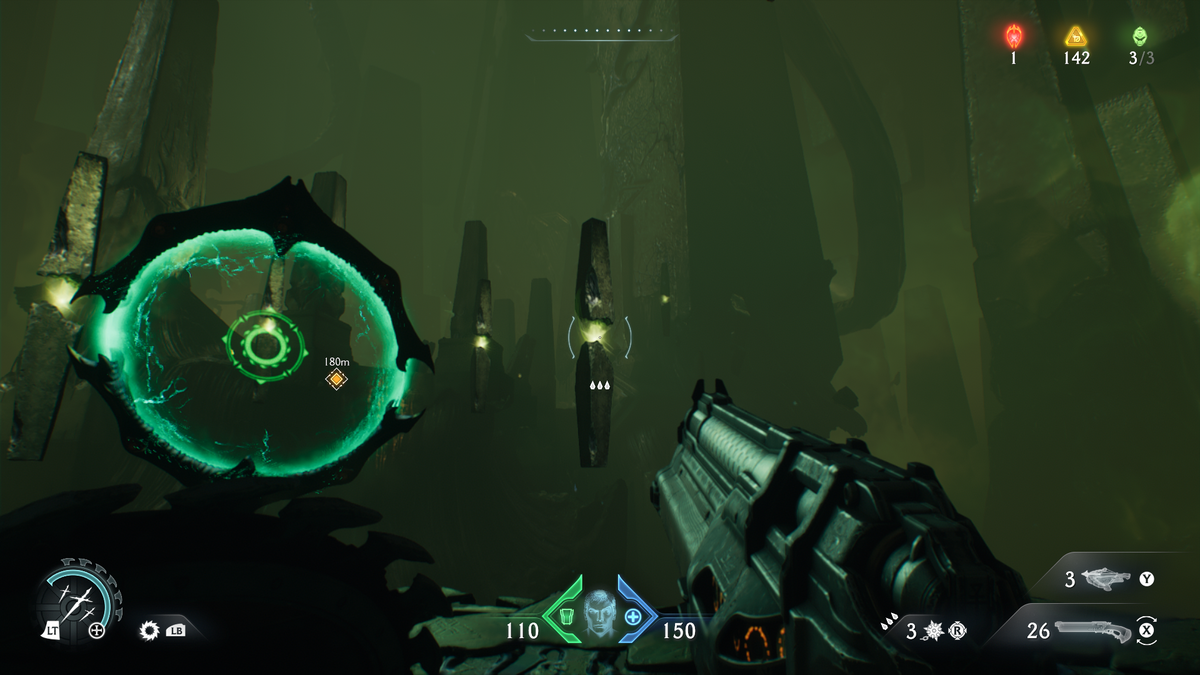
Task: Click the green armor icon
Action: pyautogui.click(x=566, y=617)
